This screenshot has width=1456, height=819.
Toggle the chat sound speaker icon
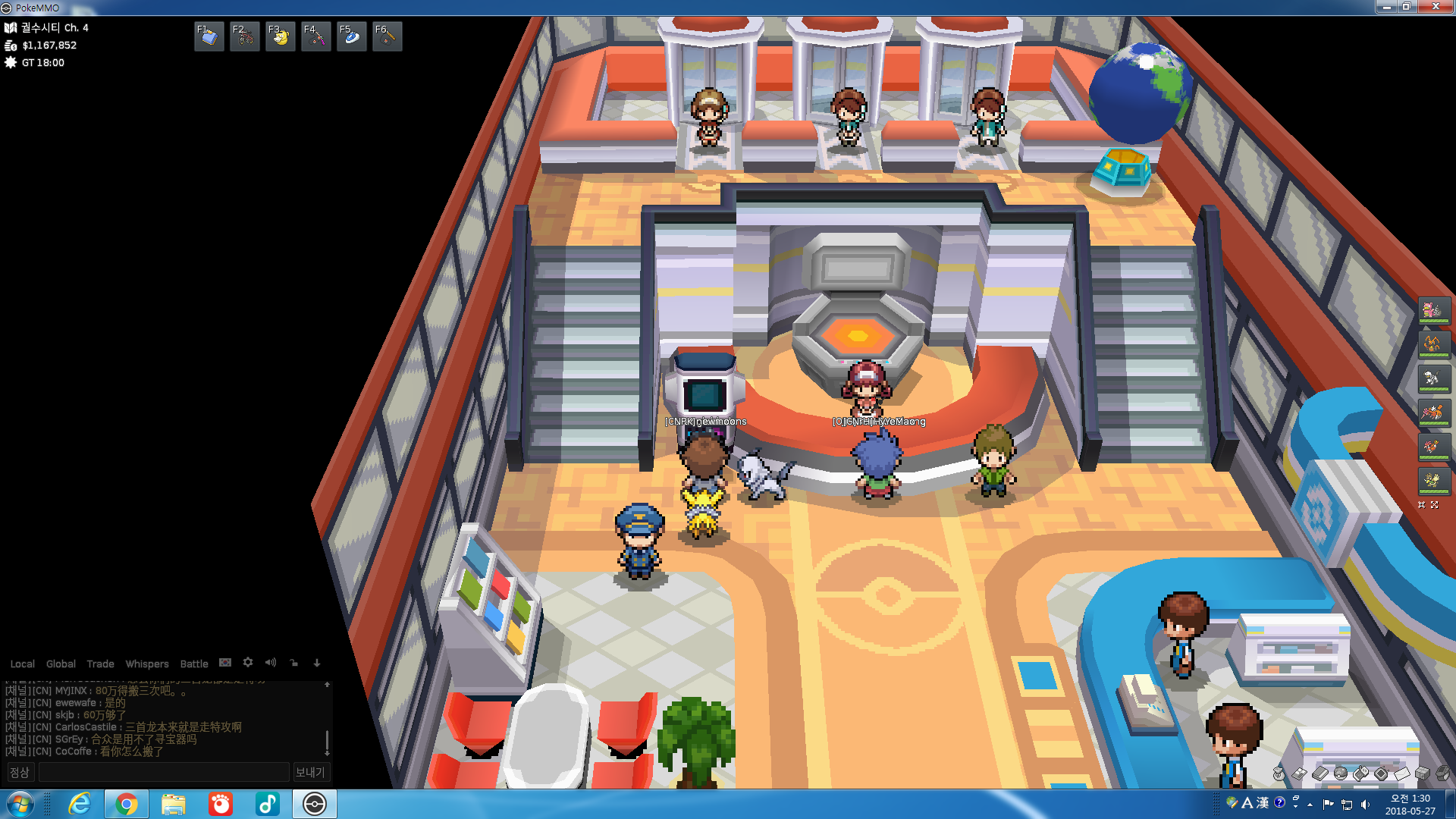[271, 662]
